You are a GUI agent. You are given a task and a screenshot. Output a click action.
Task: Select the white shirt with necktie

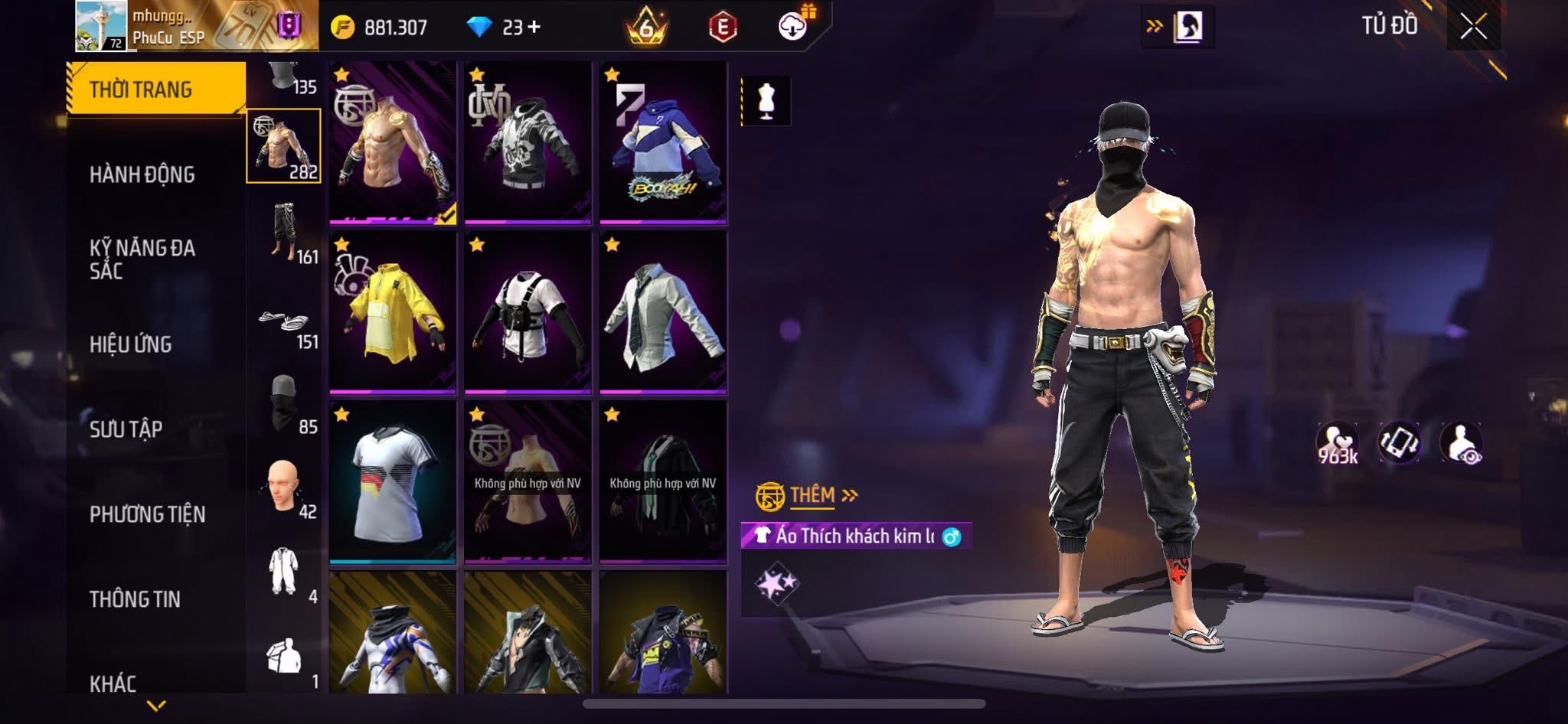coord(663,312)
